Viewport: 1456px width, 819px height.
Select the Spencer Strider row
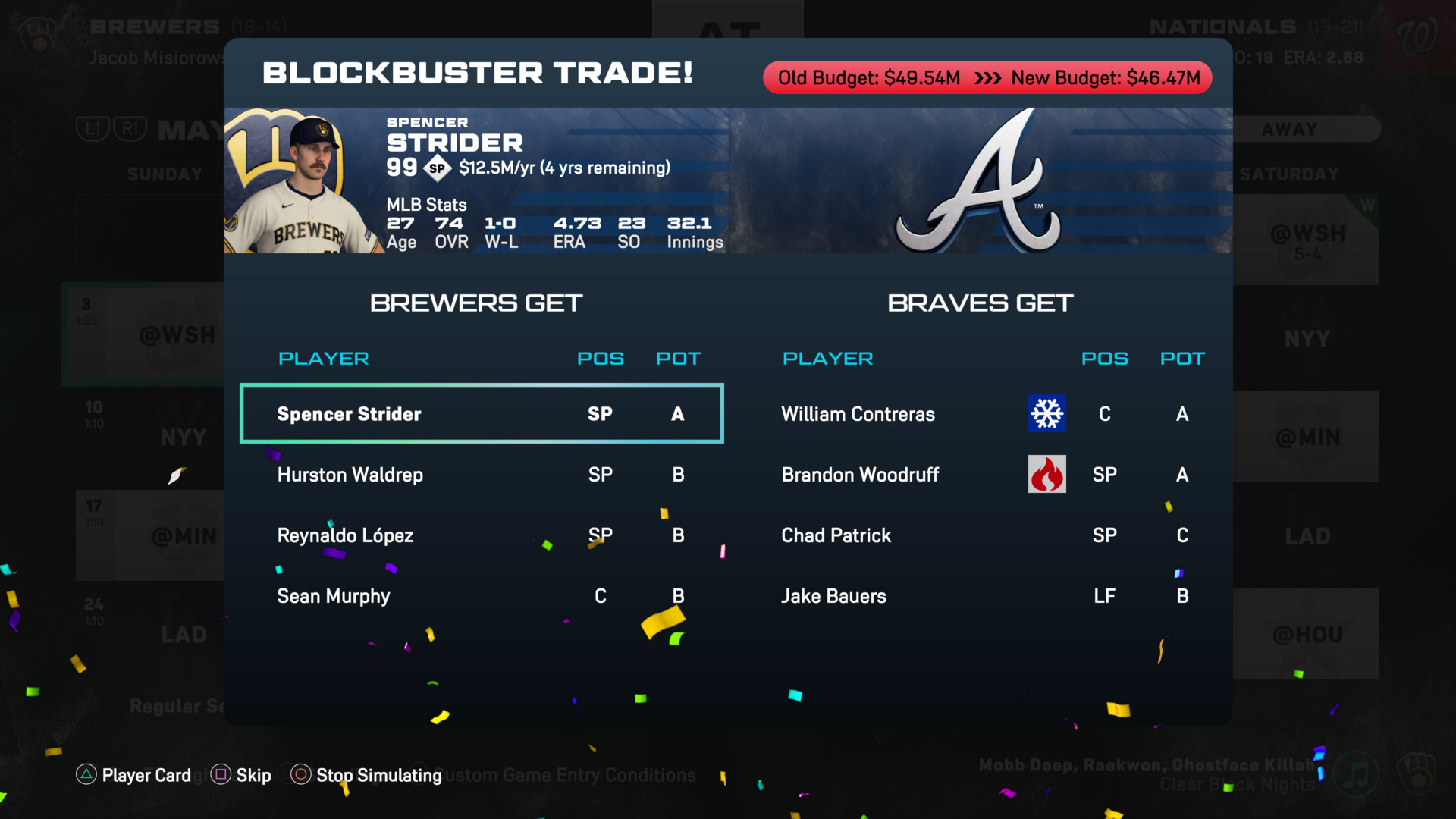click(482, 414)
